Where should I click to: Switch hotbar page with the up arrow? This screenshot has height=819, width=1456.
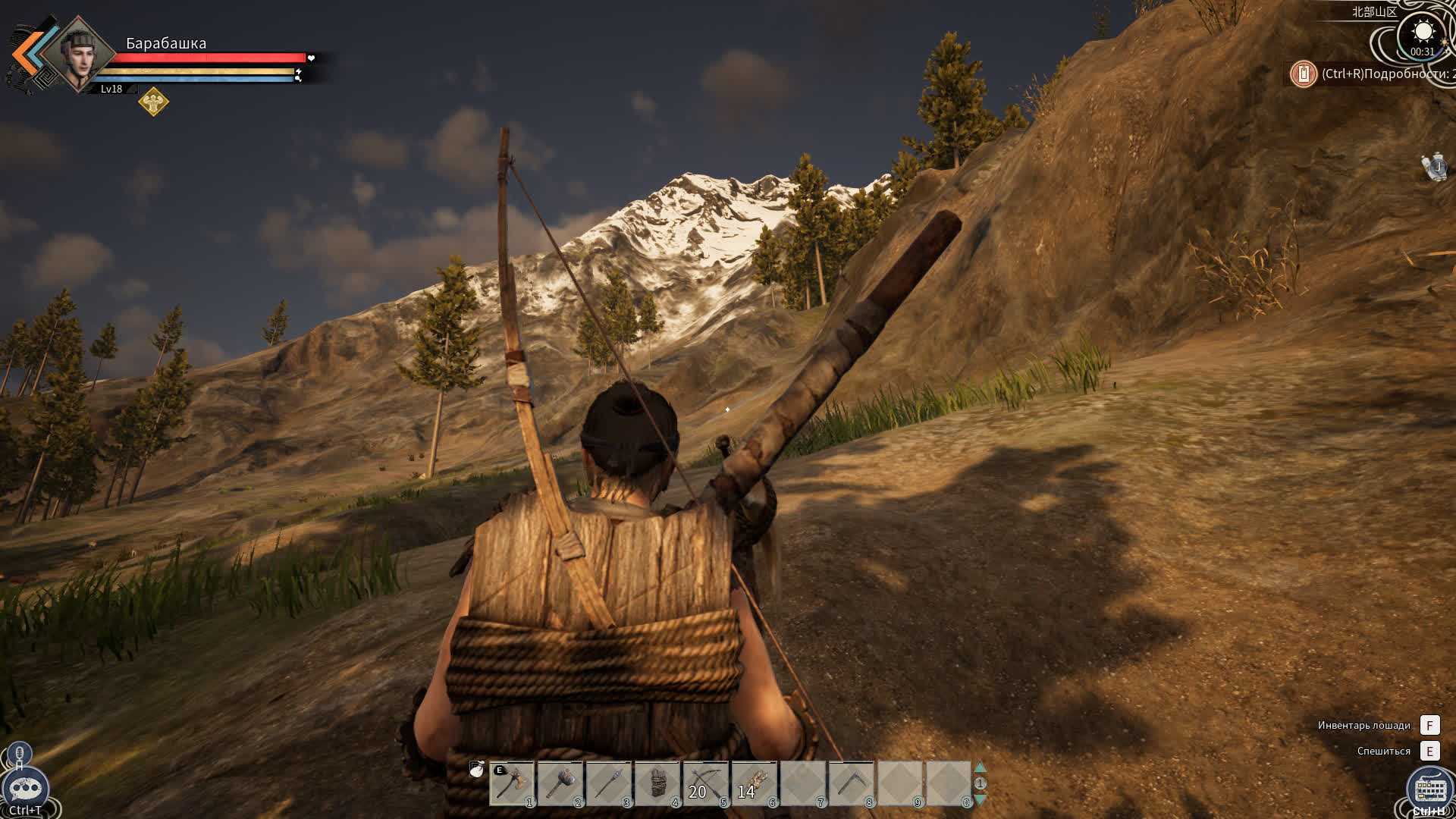(980, 767)
